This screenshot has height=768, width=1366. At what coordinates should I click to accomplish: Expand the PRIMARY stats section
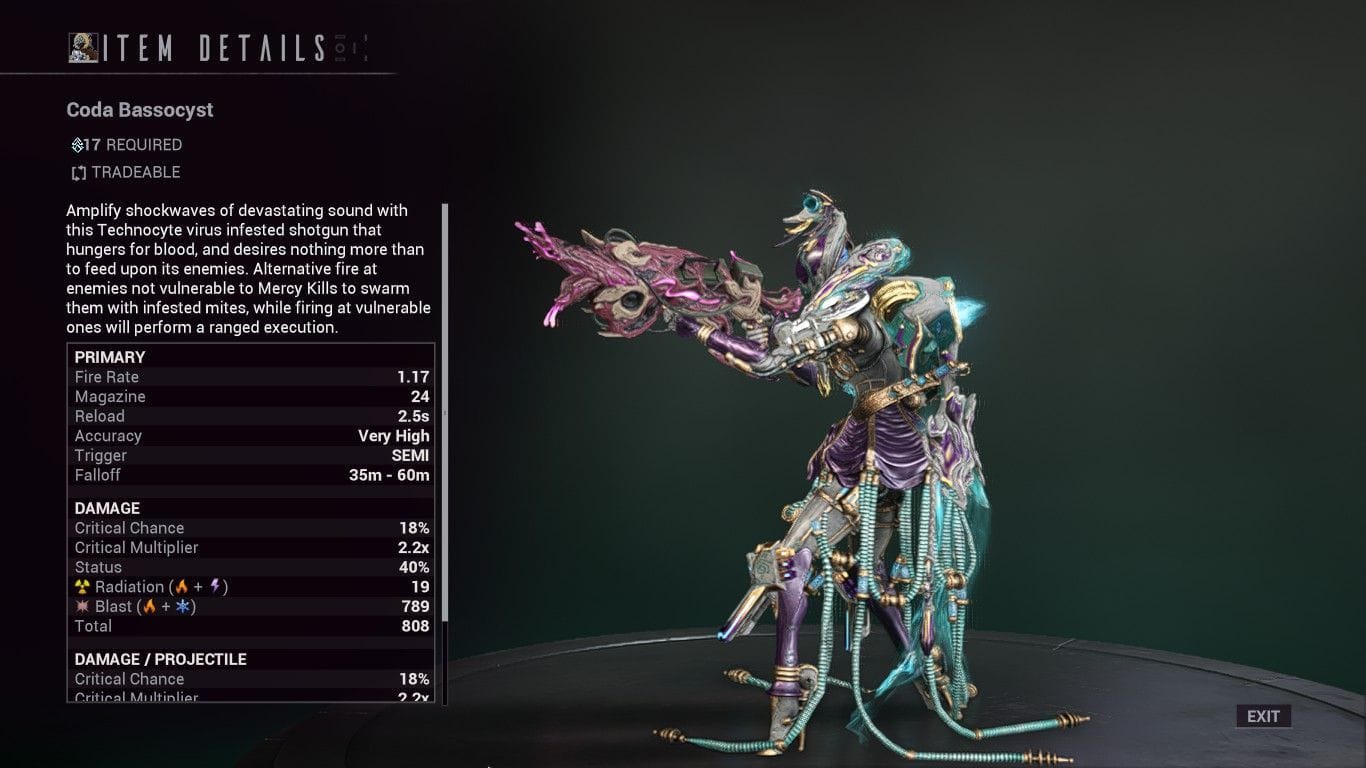point(109,357)
